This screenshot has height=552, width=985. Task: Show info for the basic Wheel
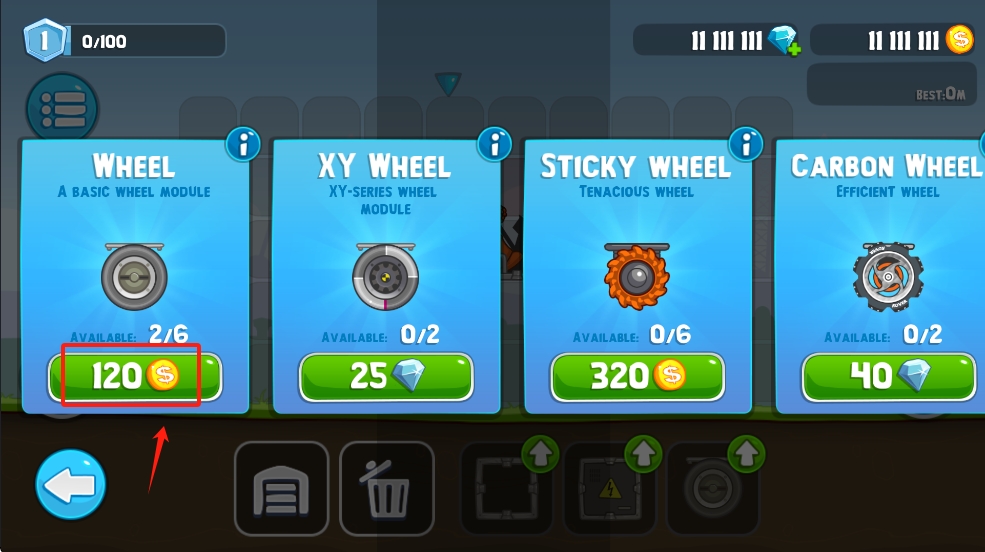coord(242,145)
